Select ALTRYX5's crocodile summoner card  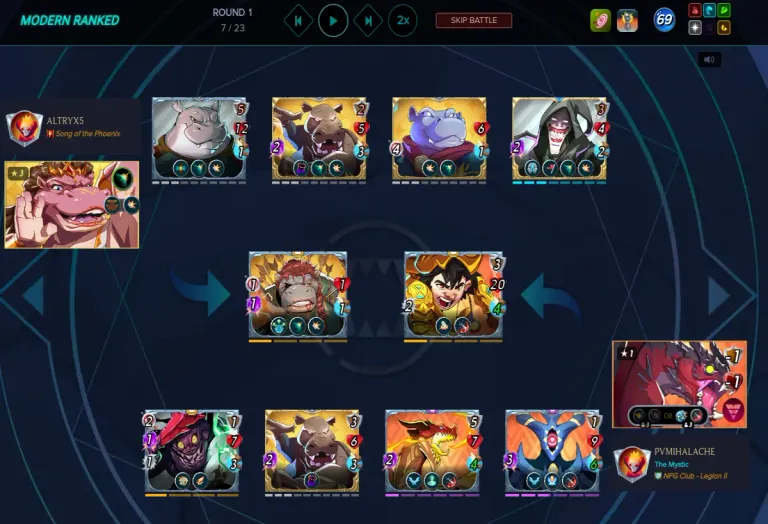pyautogui.click(x=70, y=204)
